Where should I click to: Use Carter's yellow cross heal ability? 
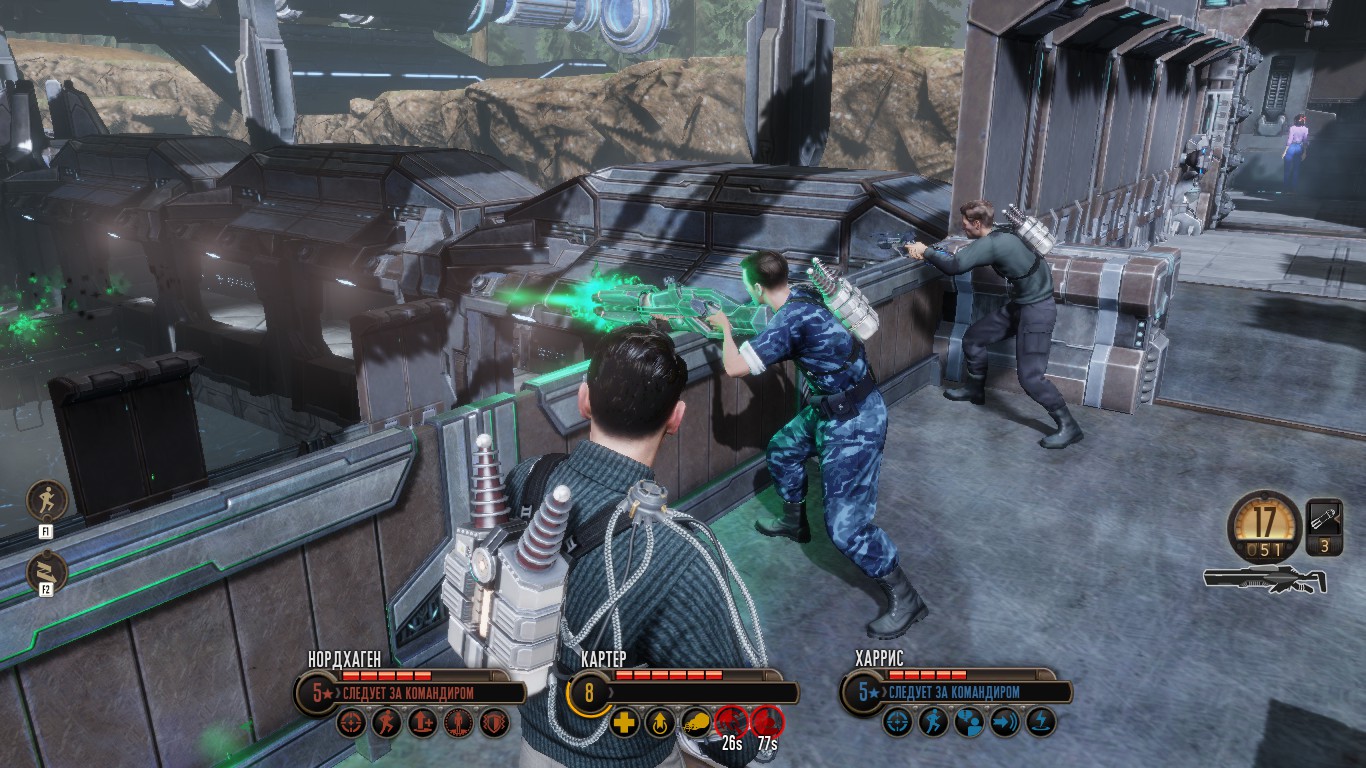coord(624,722)
